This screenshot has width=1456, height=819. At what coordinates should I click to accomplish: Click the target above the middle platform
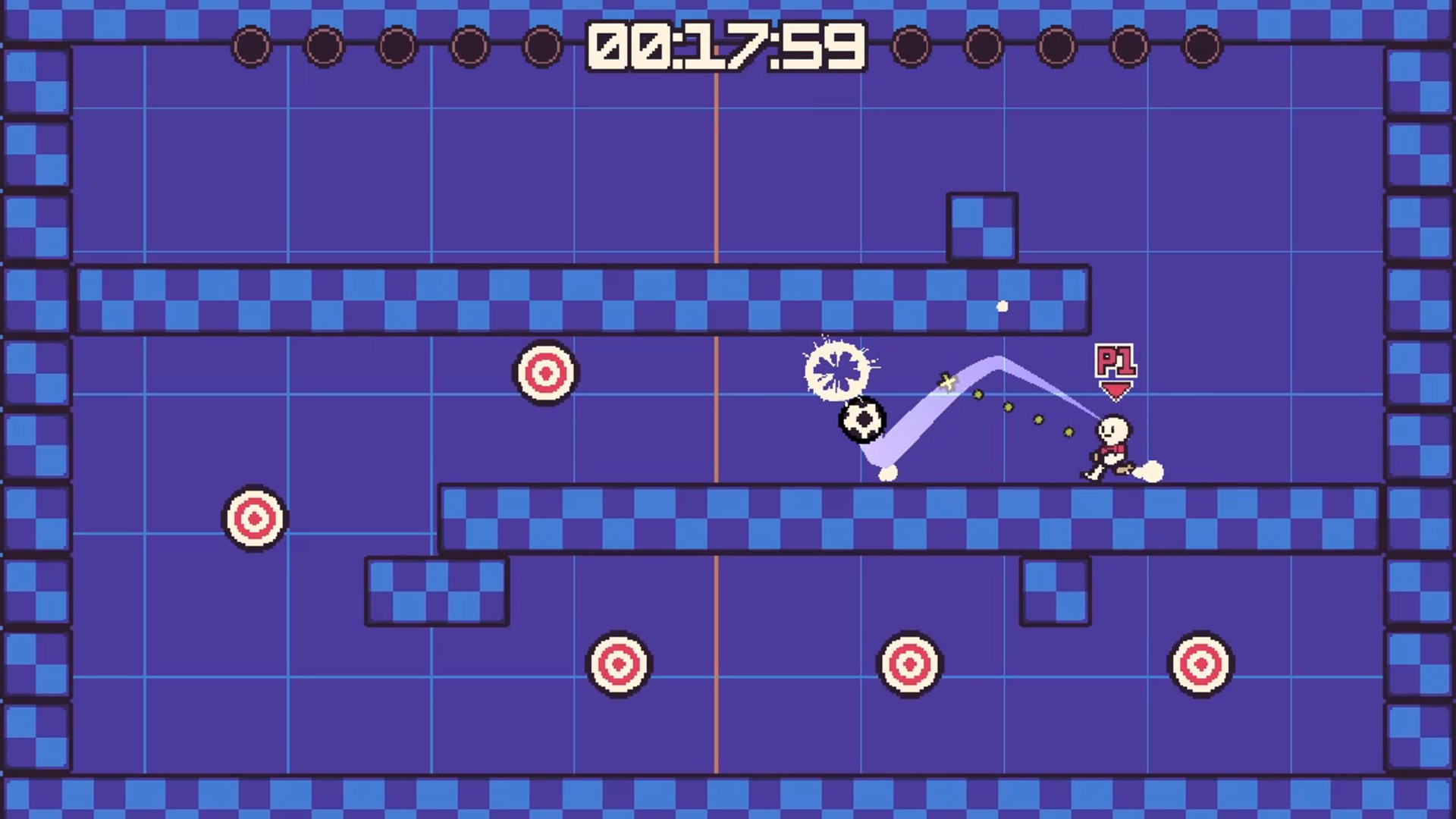(x=546, y=372)
